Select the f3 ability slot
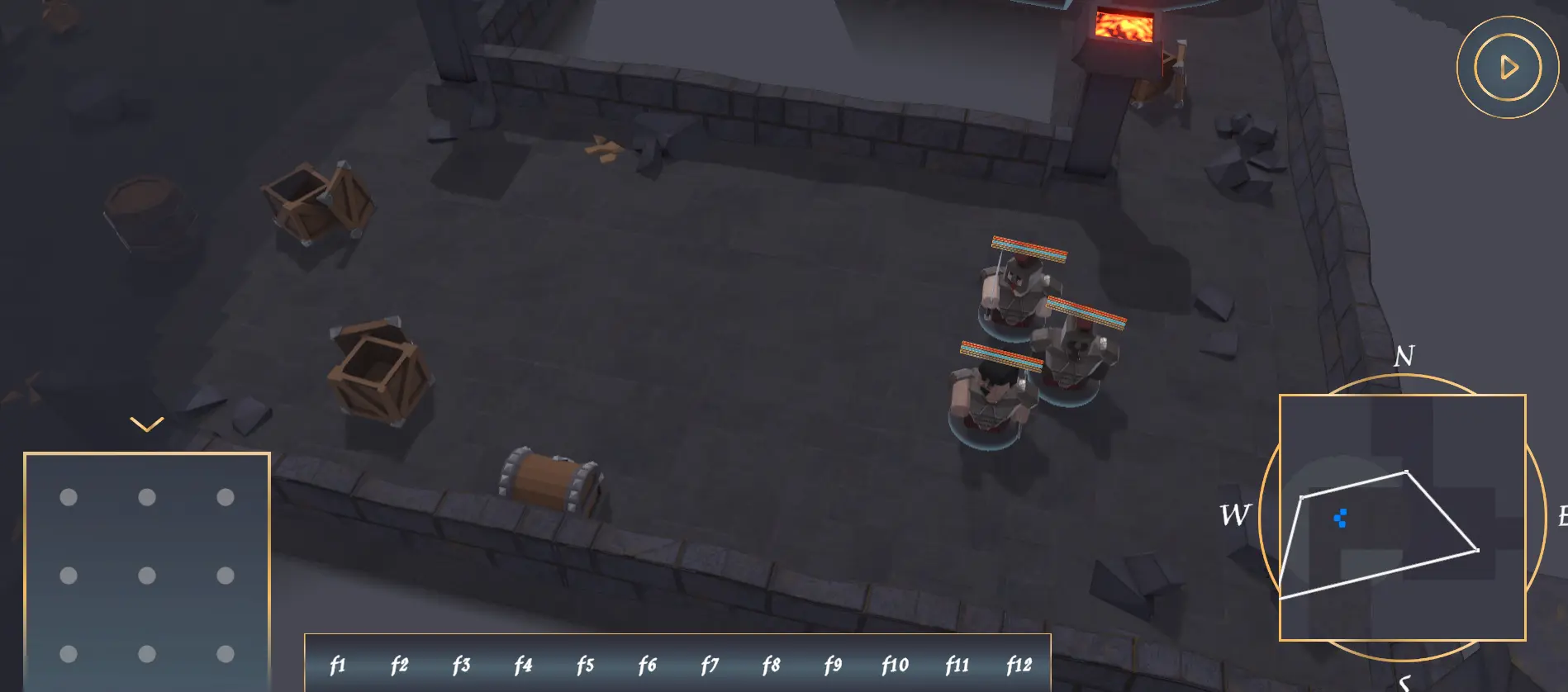The height and width of the screenshot is (692, 1568). pos(462,663)
